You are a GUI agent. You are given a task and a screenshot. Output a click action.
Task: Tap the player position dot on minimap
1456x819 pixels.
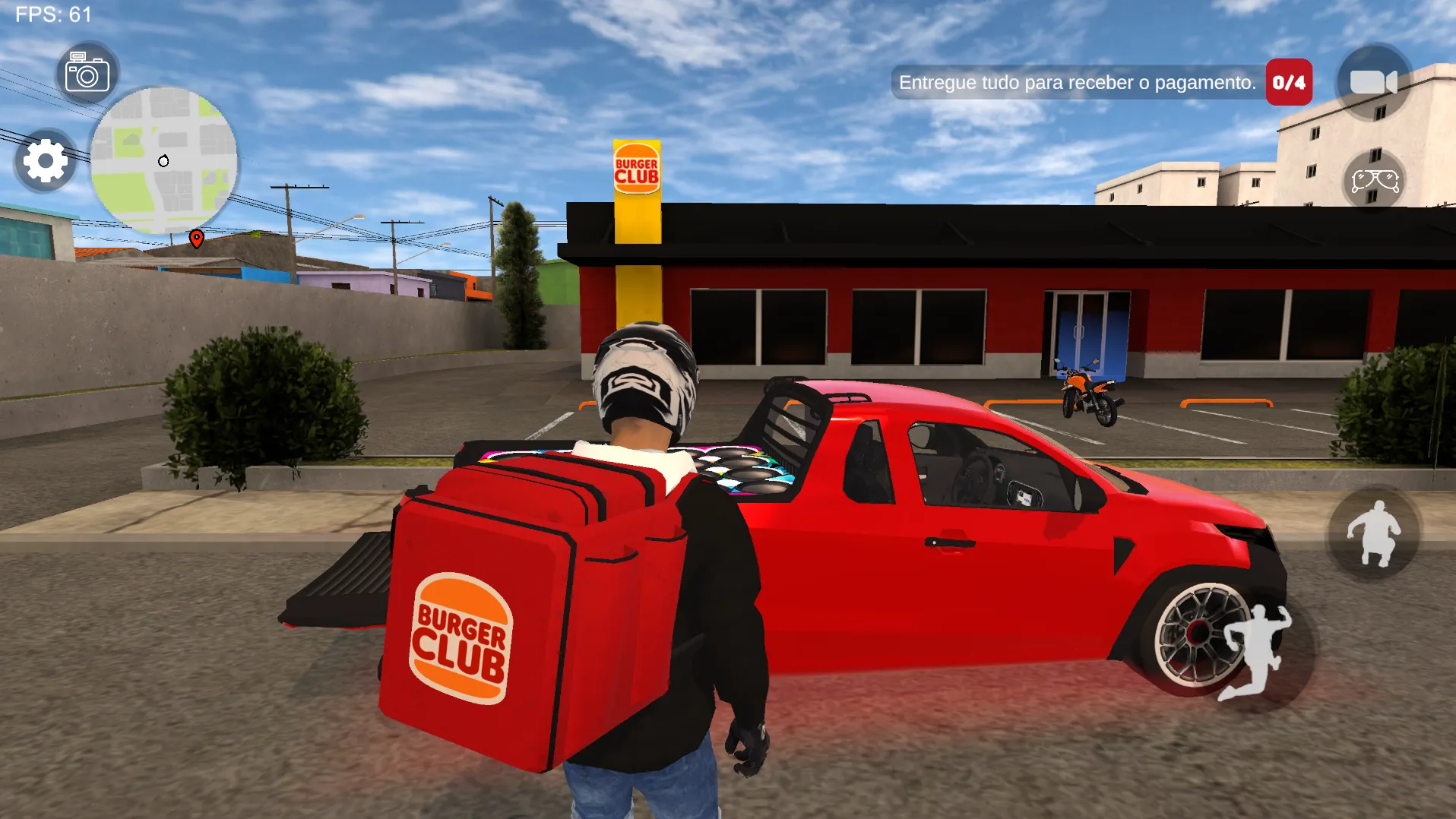pos(163,160)
